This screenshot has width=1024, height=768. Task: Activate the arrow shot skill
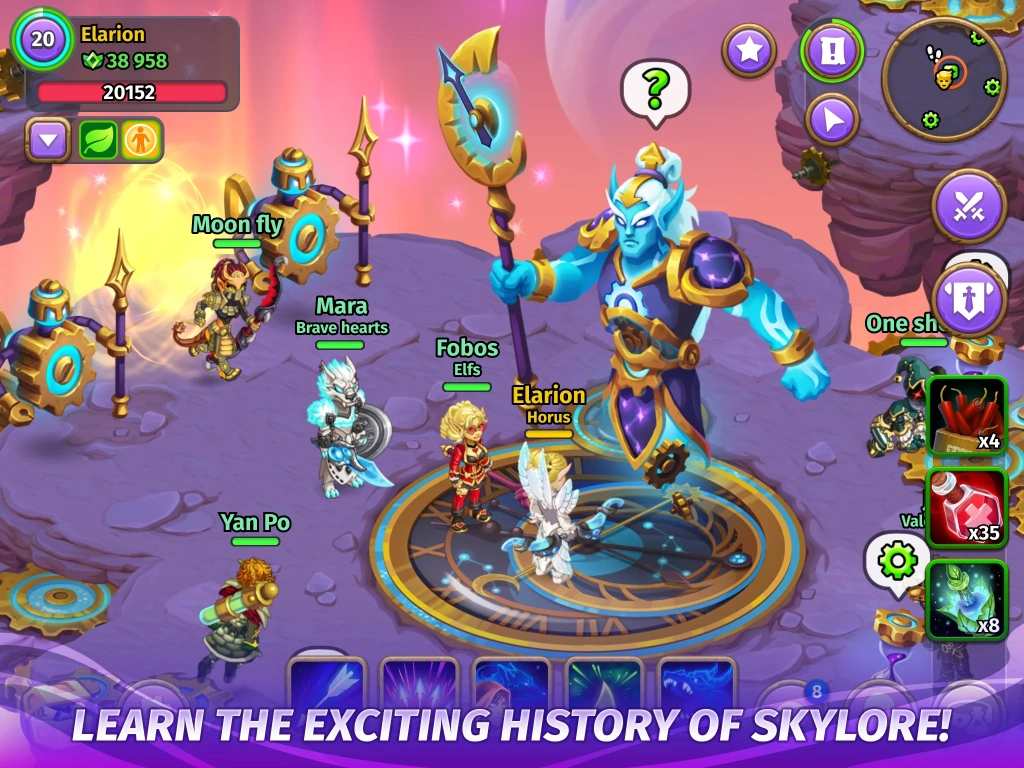[326, 684]
